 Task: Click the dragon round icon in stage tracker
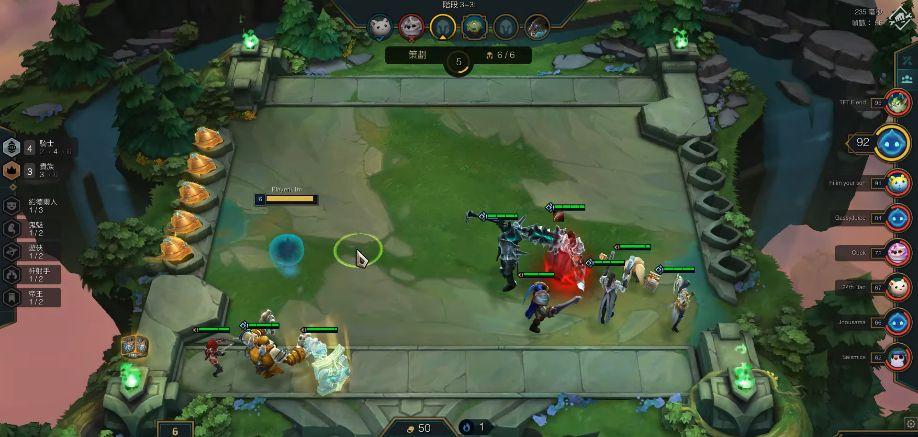point(538,27)
